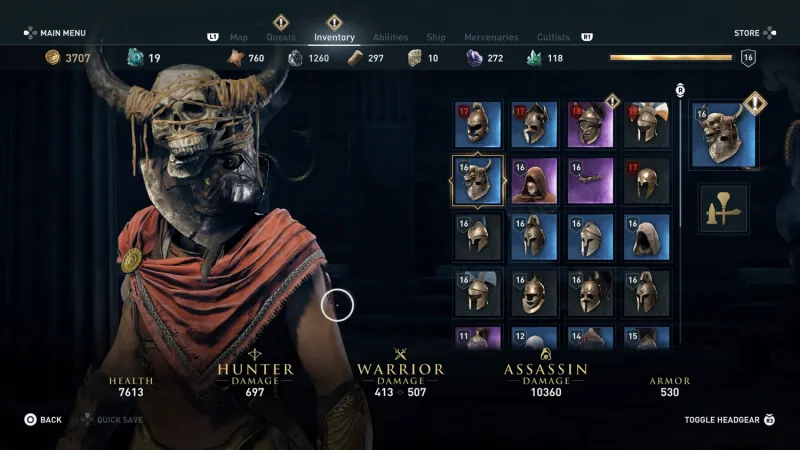Go to the Abilities tab

coord(390,37)
